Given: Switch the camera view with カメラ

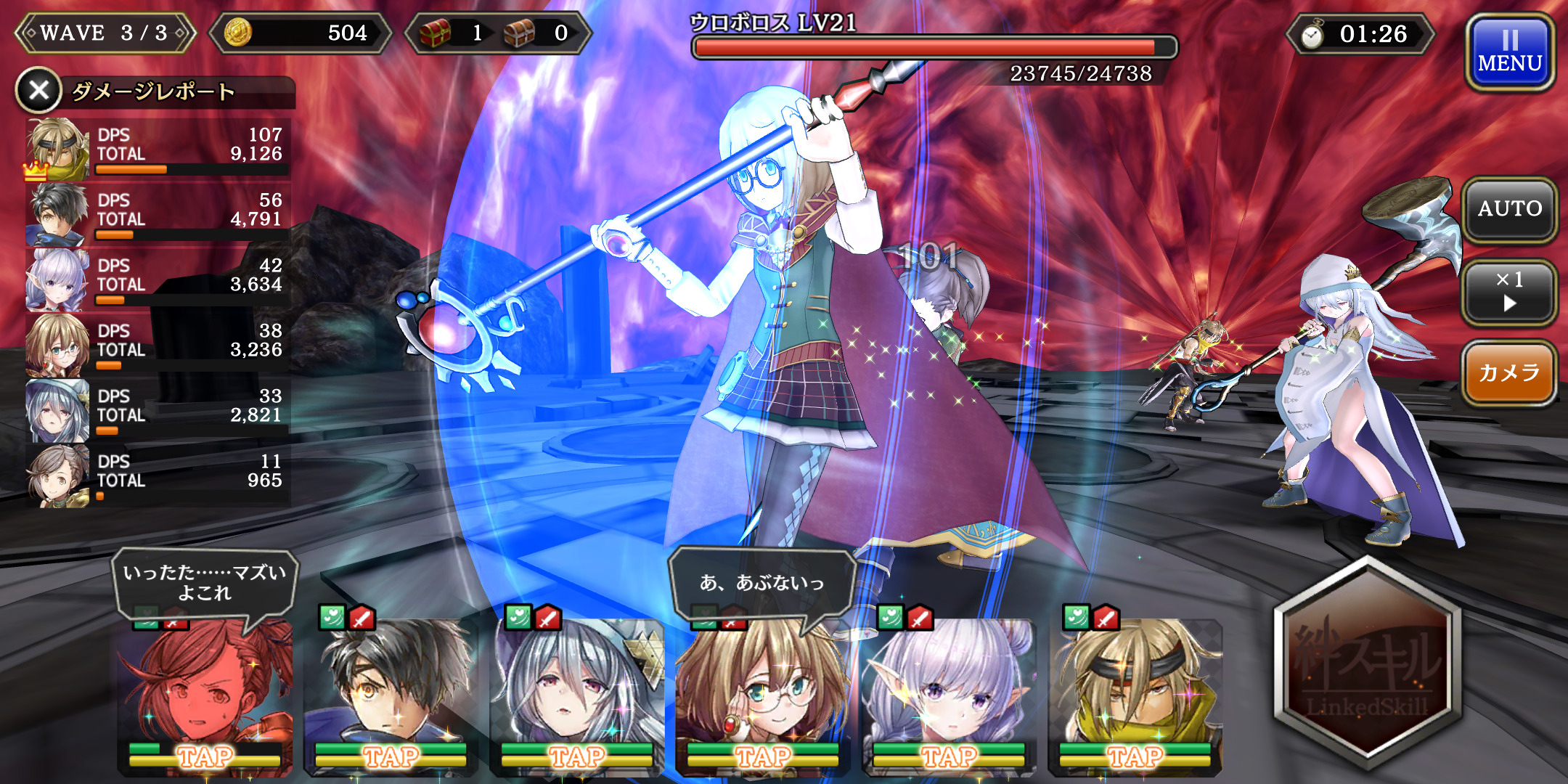Looking at the screenshot, I should [1510, 373].
